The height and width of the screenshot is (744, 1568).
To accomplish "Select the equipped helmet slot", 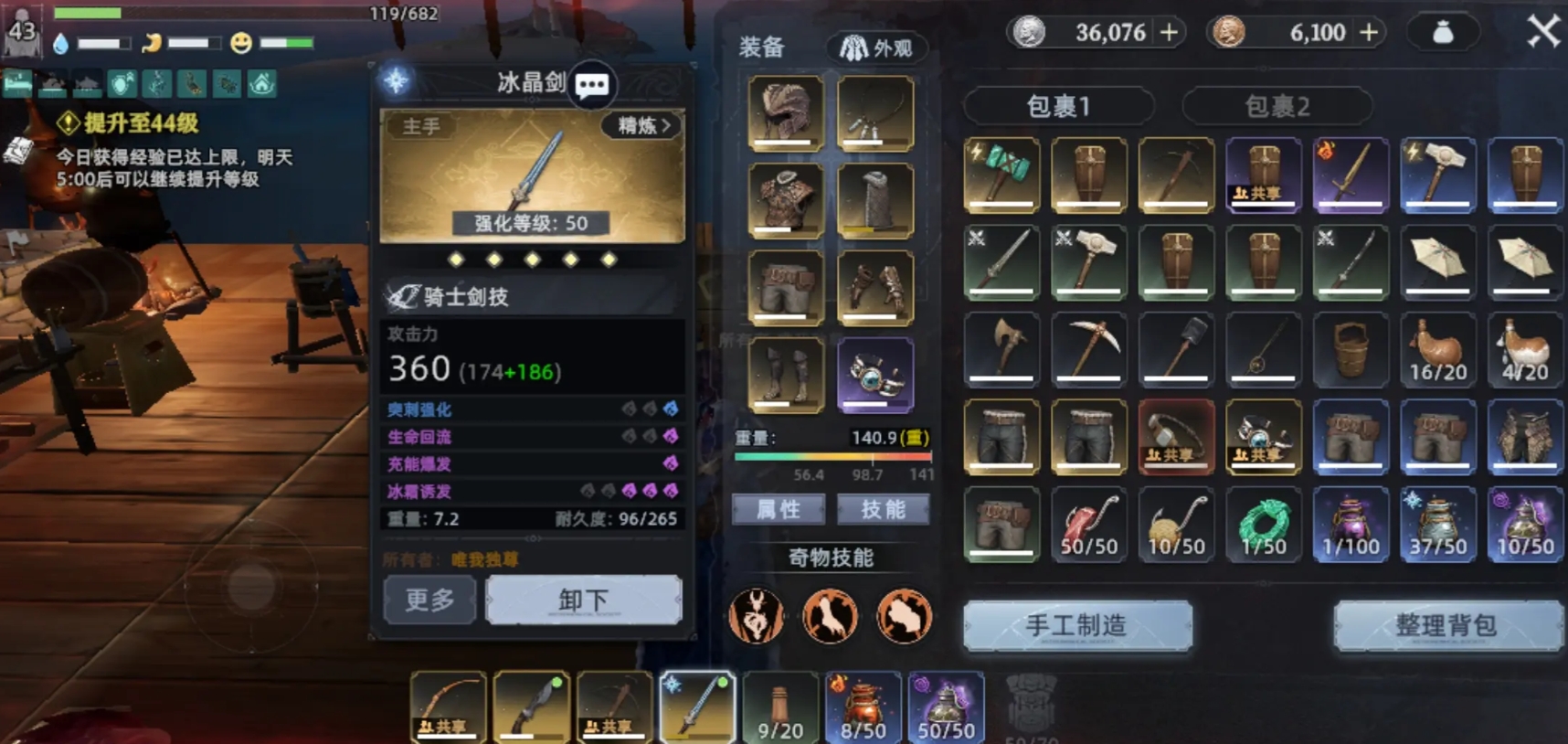I will (x=785, y=112).
